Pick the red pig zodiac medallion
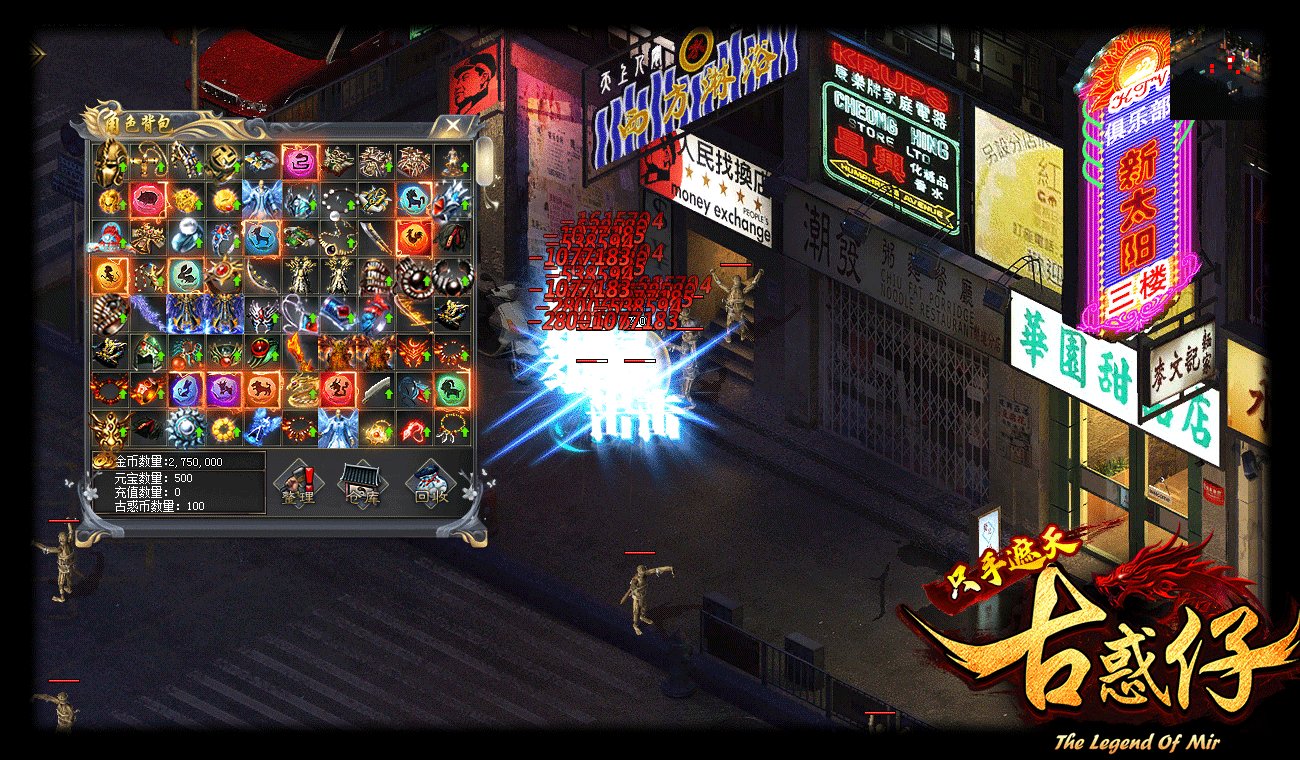 coord(147,199)
